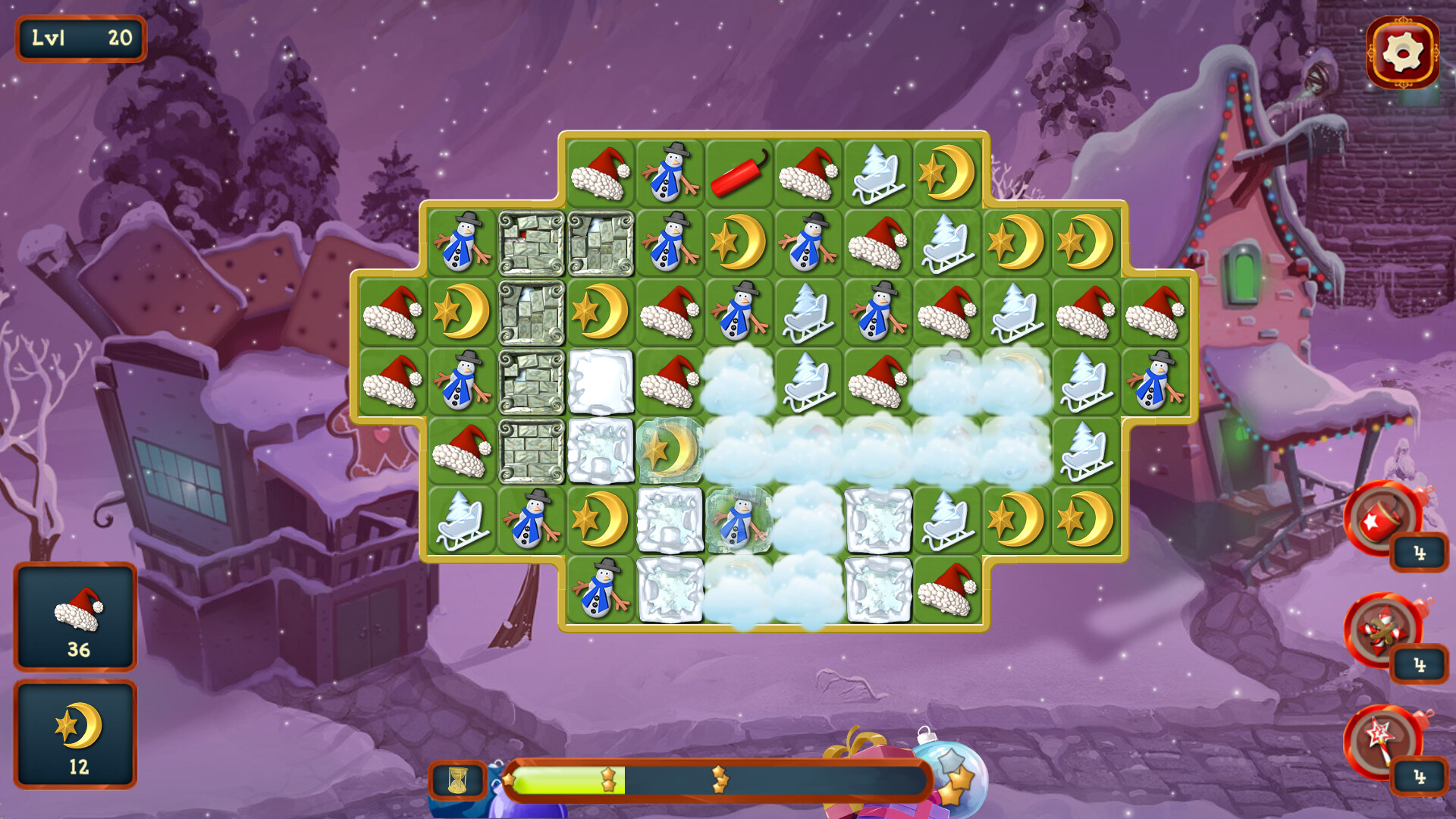Select the moon goal counter showing 12
Screen dimensions: 1456x819
point(76,728)
